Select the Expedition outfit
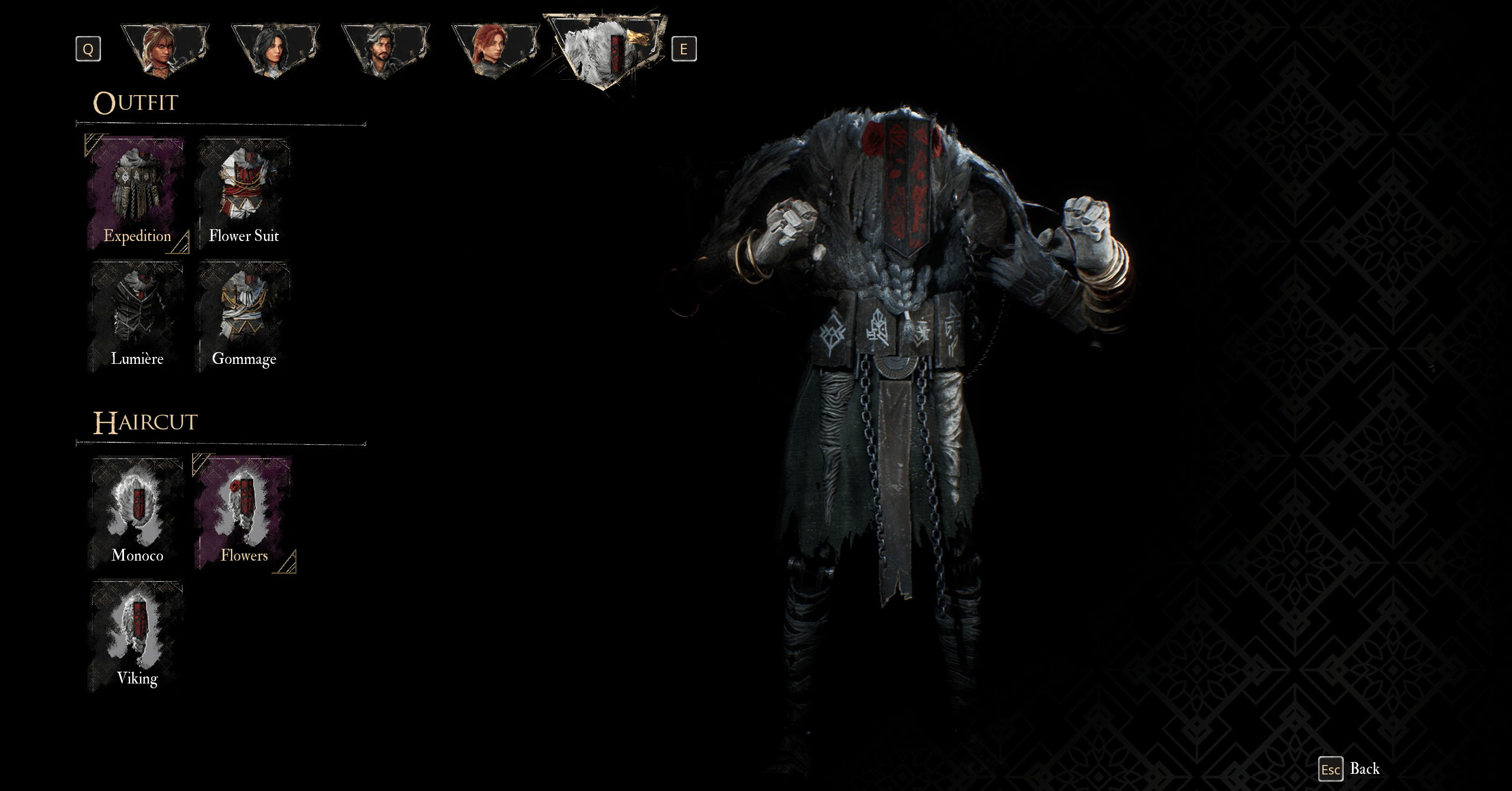1512x791 pixels. (x=137, y=194)
